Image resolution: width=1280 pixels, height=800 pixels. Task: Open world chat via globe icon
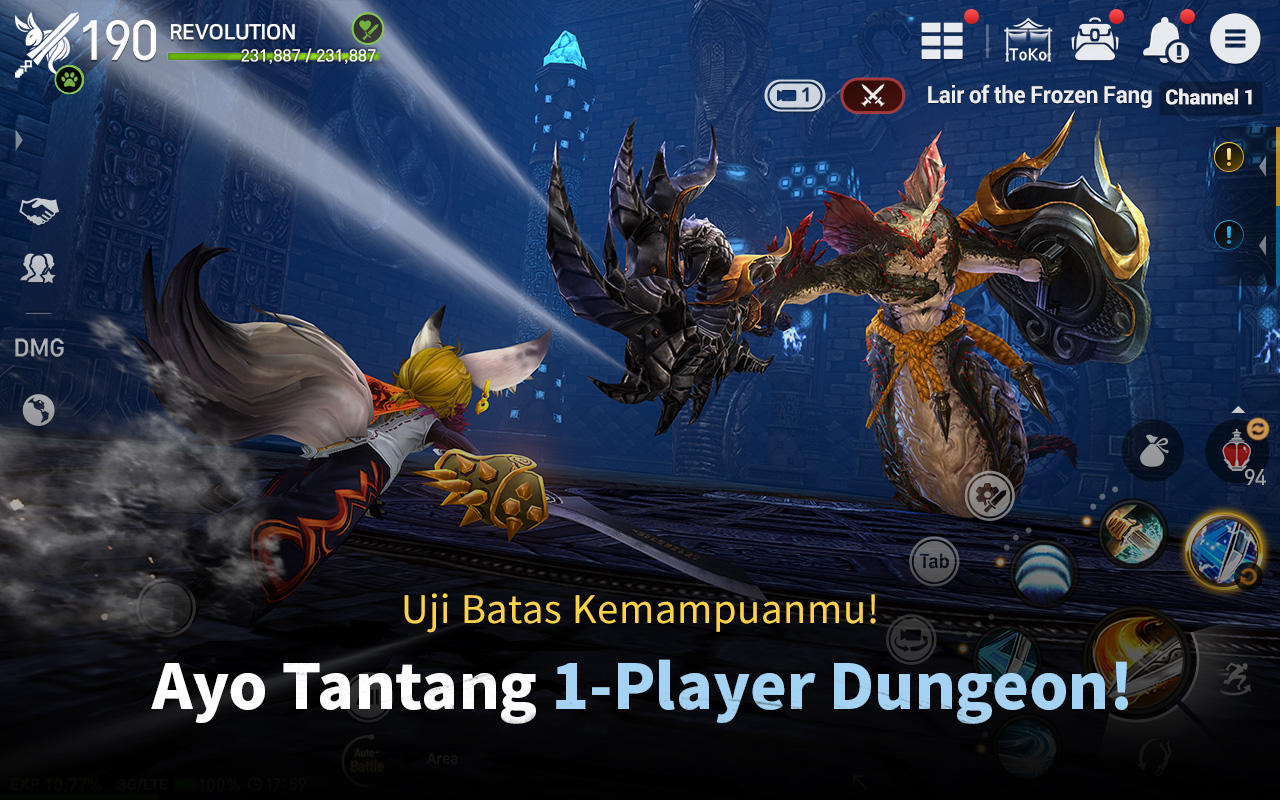38,410
